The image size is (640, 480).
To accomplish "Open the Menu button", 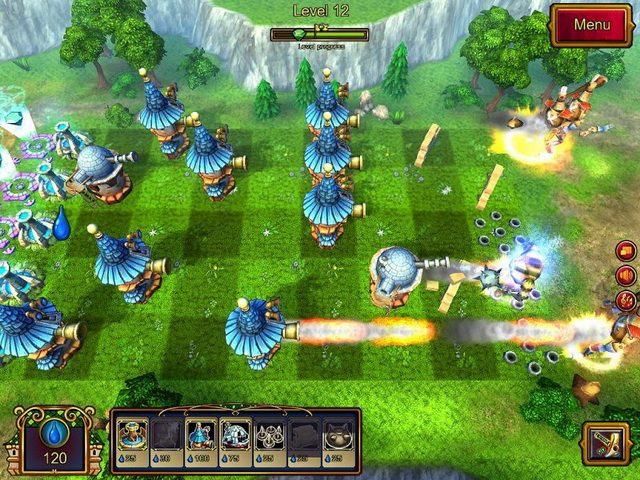I will 591,24.
